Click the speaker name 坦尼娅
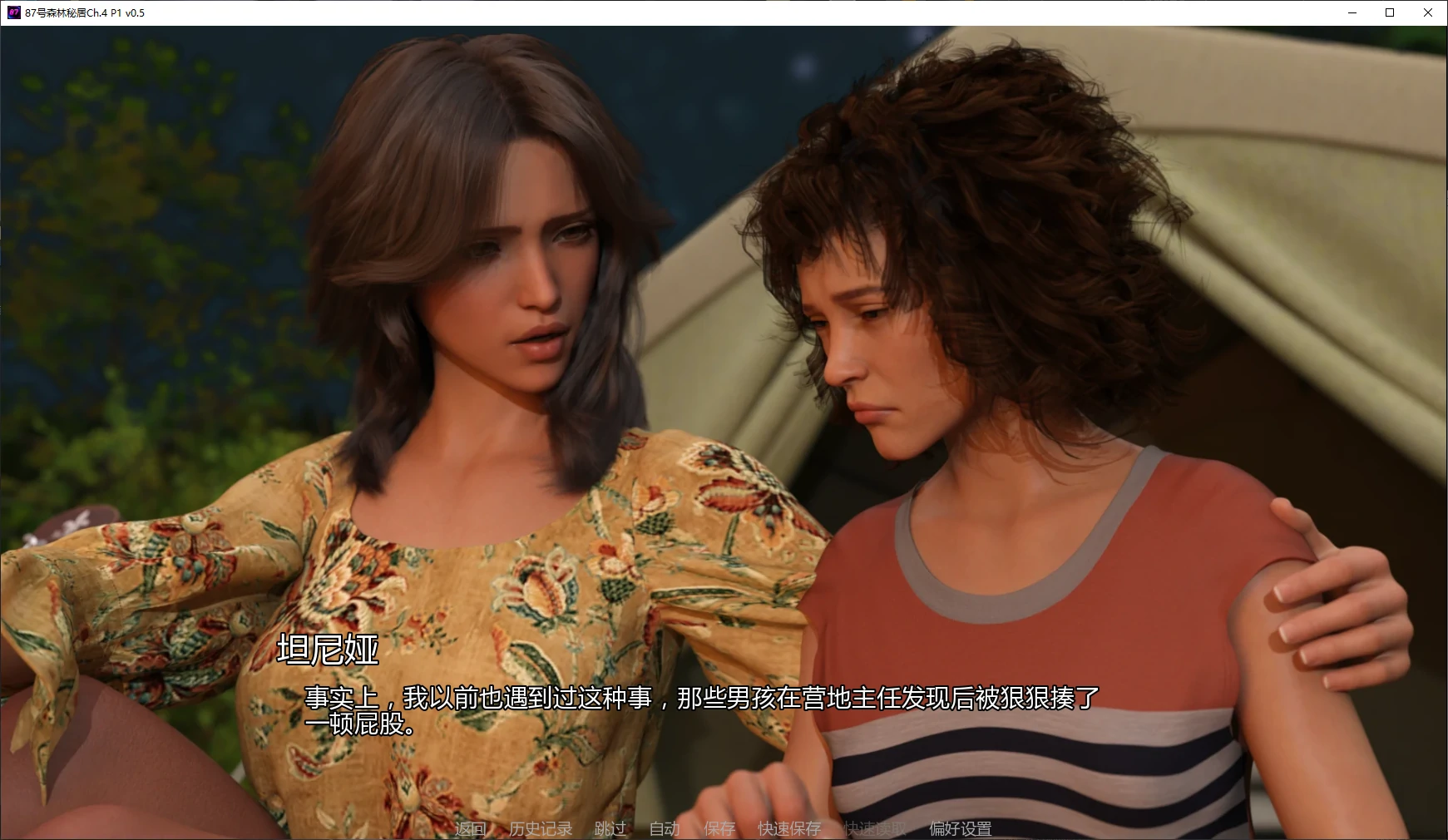The height and width of the screenshot is (840, 1448). coord(326,655)
